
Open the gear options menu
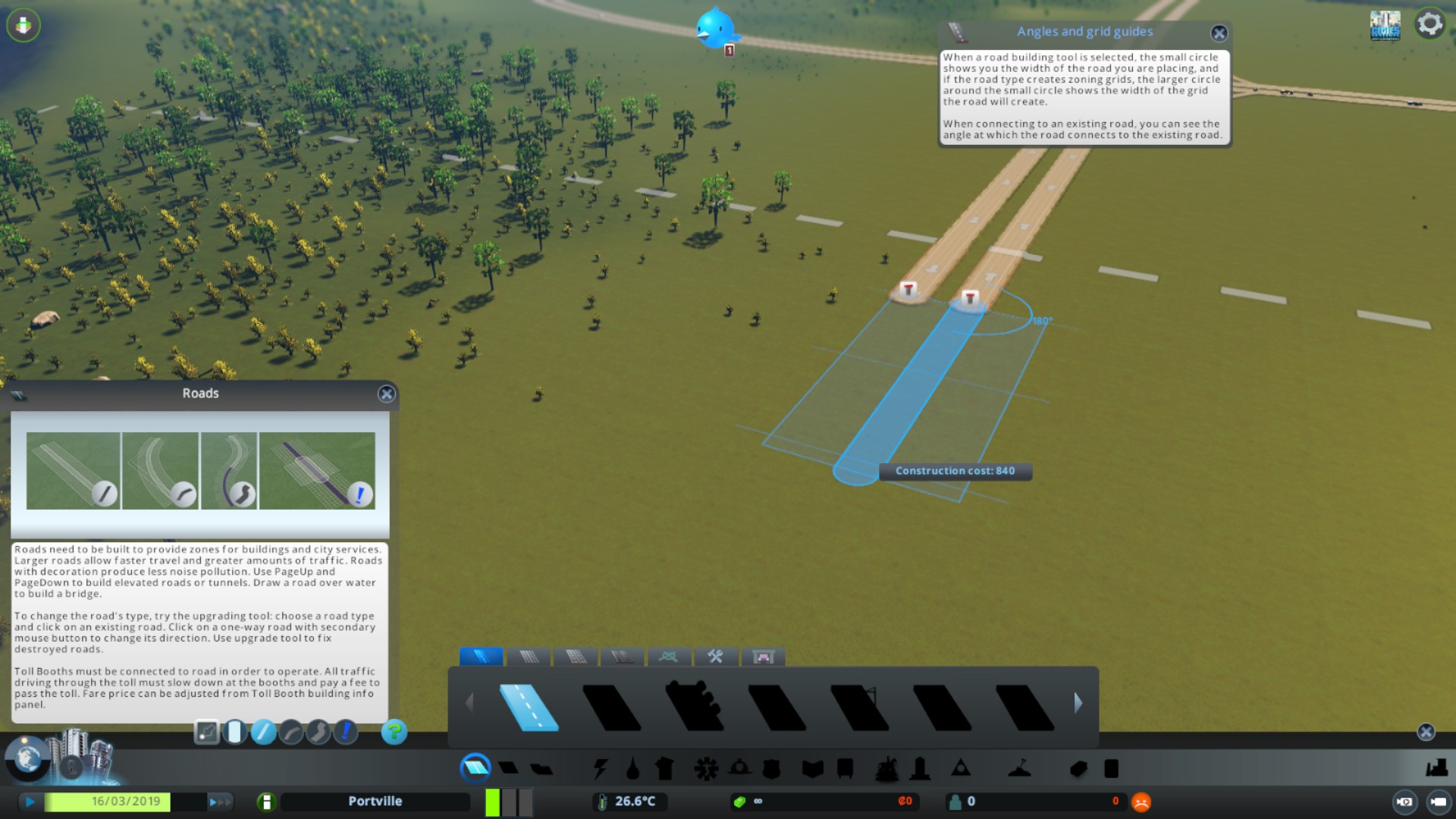tap(1429, 24)
